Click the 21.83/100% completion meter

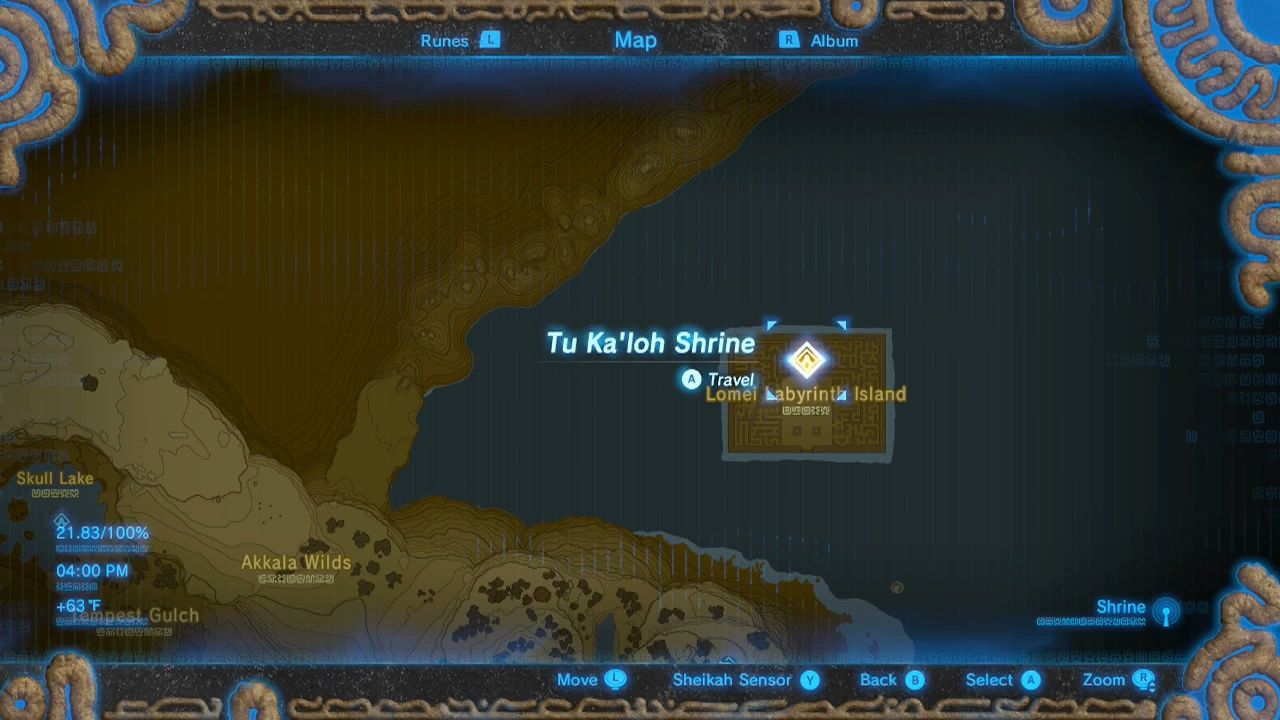point(100,533)
